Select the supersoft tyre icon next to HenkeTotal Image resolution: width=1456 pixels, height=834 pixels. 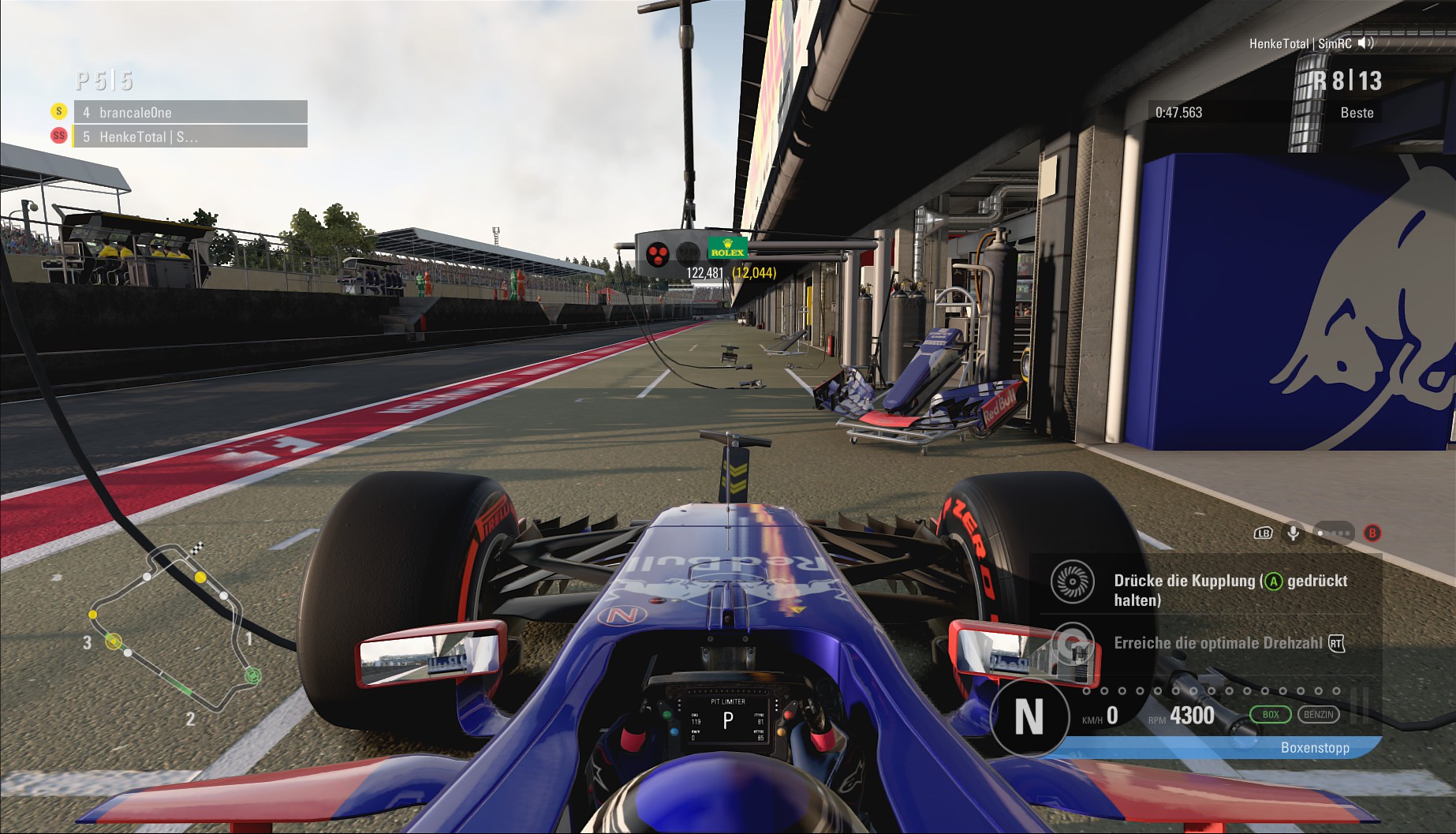pos(58,136)
